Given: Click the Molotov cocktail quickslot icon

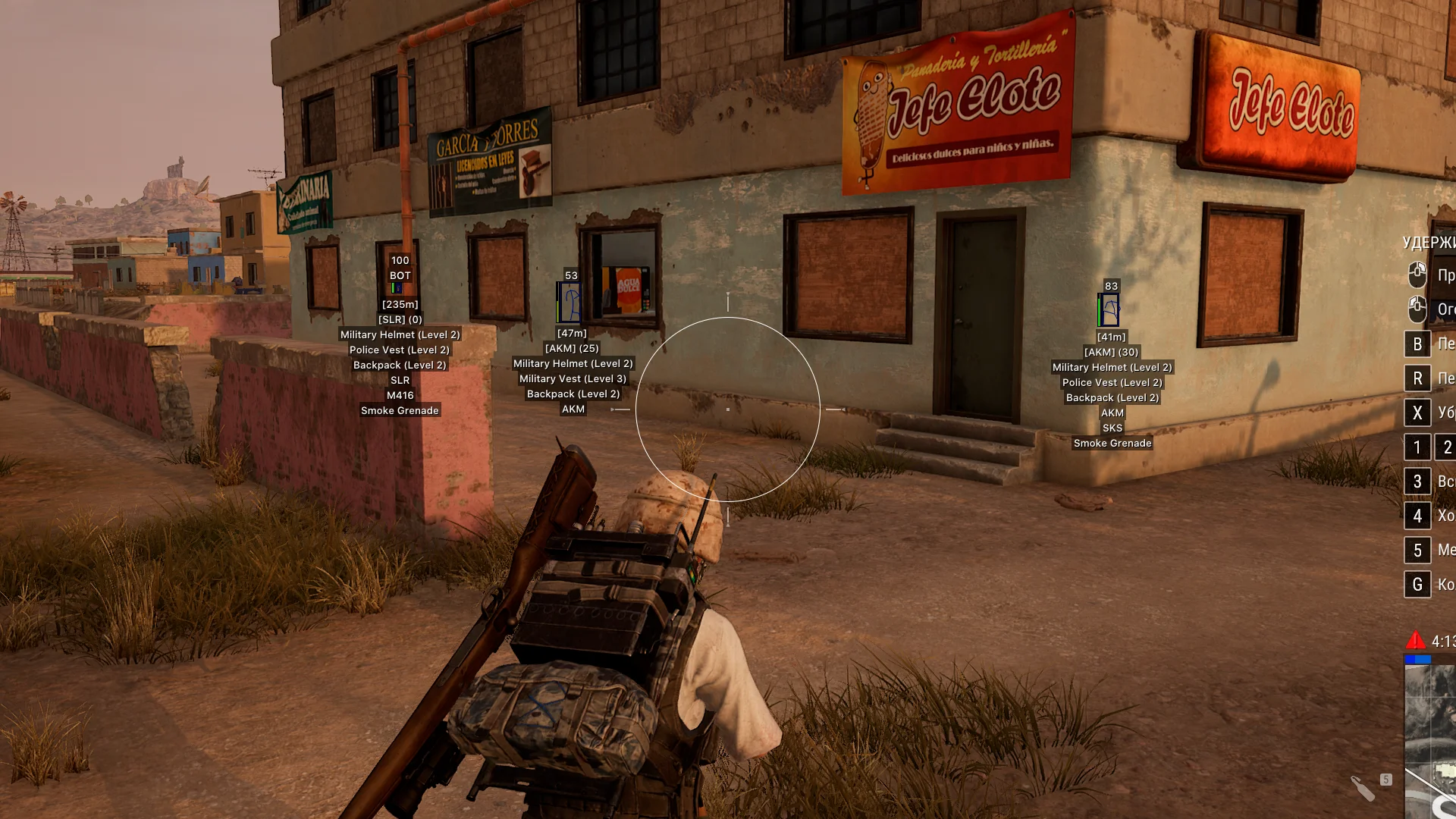Looking at the screenshot, I should point(1363,789).
